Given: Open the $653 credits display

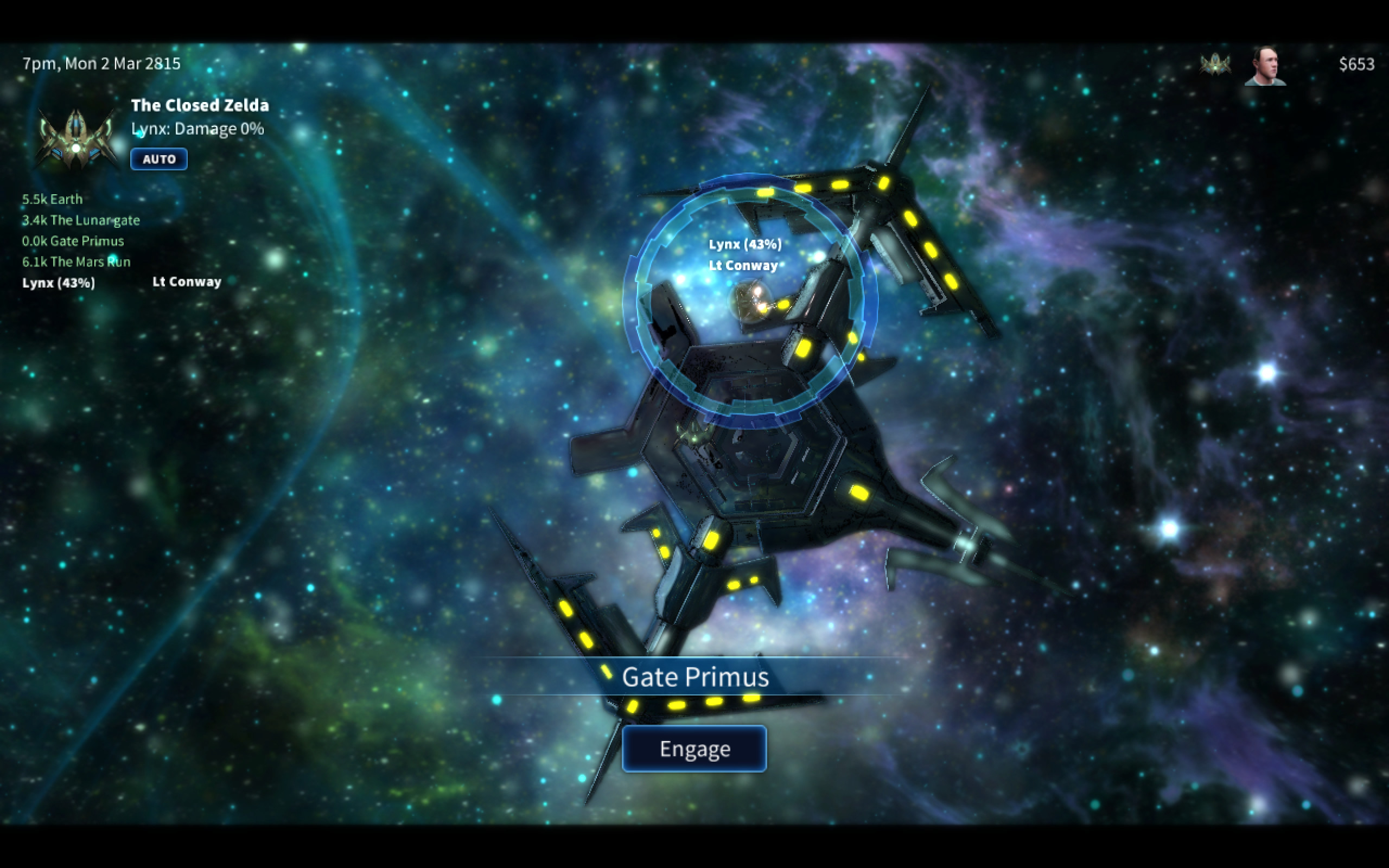Looking at the screenshot, I should click(x=1356, y=65).
